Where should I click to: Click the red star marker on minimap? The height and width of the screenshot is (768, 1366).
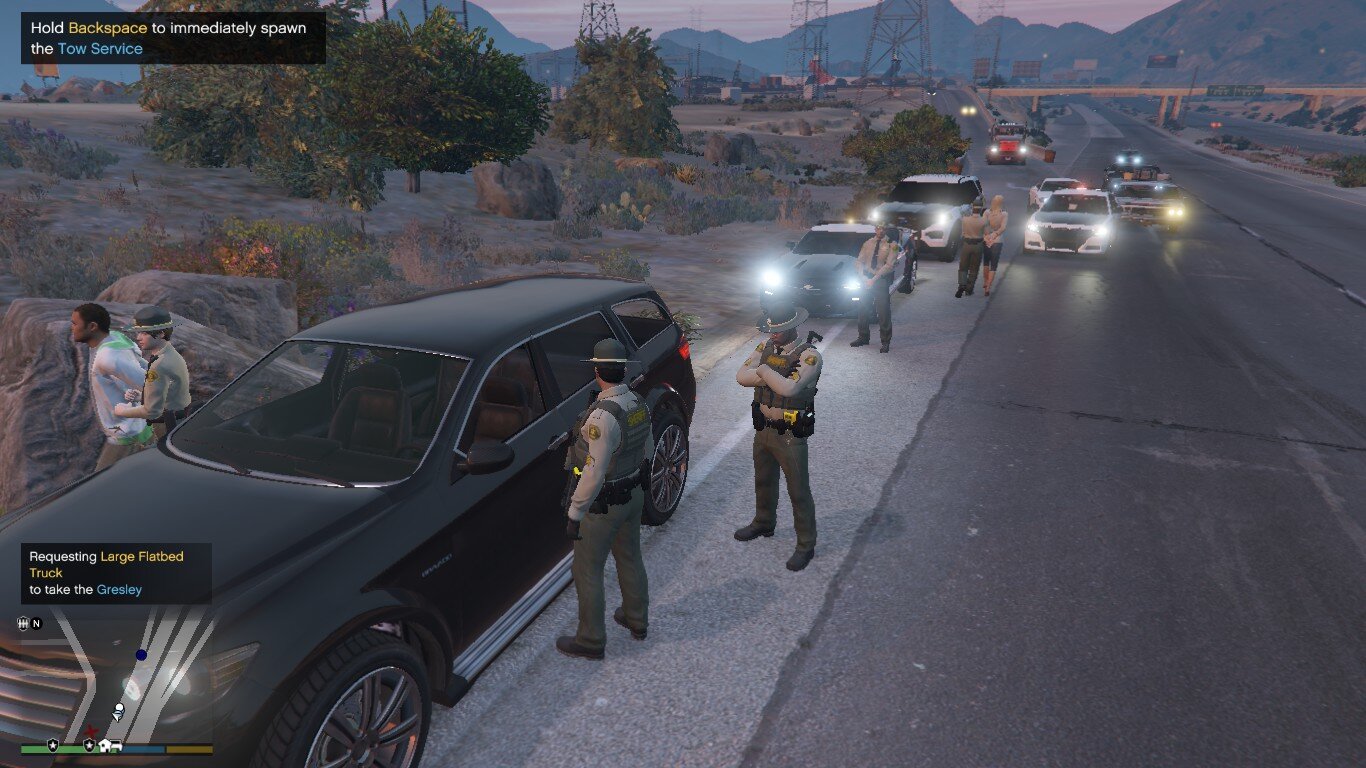89,732
